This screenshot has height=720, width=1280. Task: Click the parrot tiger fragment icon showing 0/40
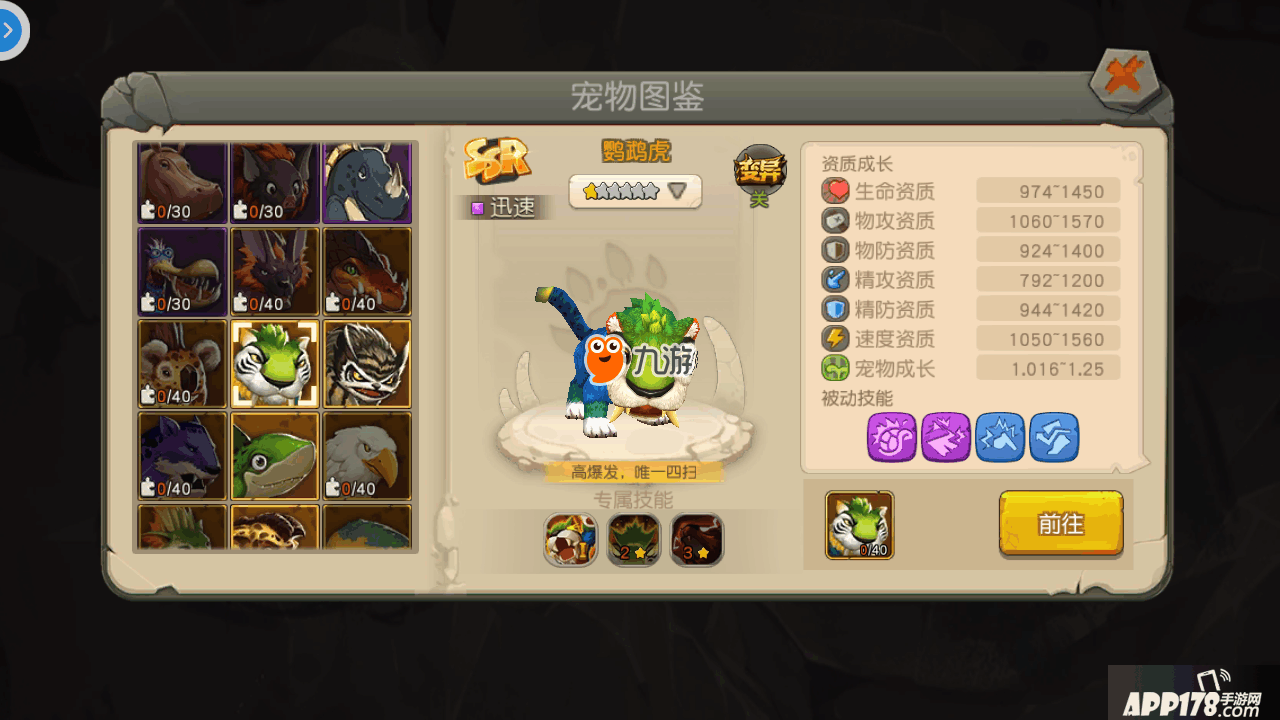[x=860, y=525]
